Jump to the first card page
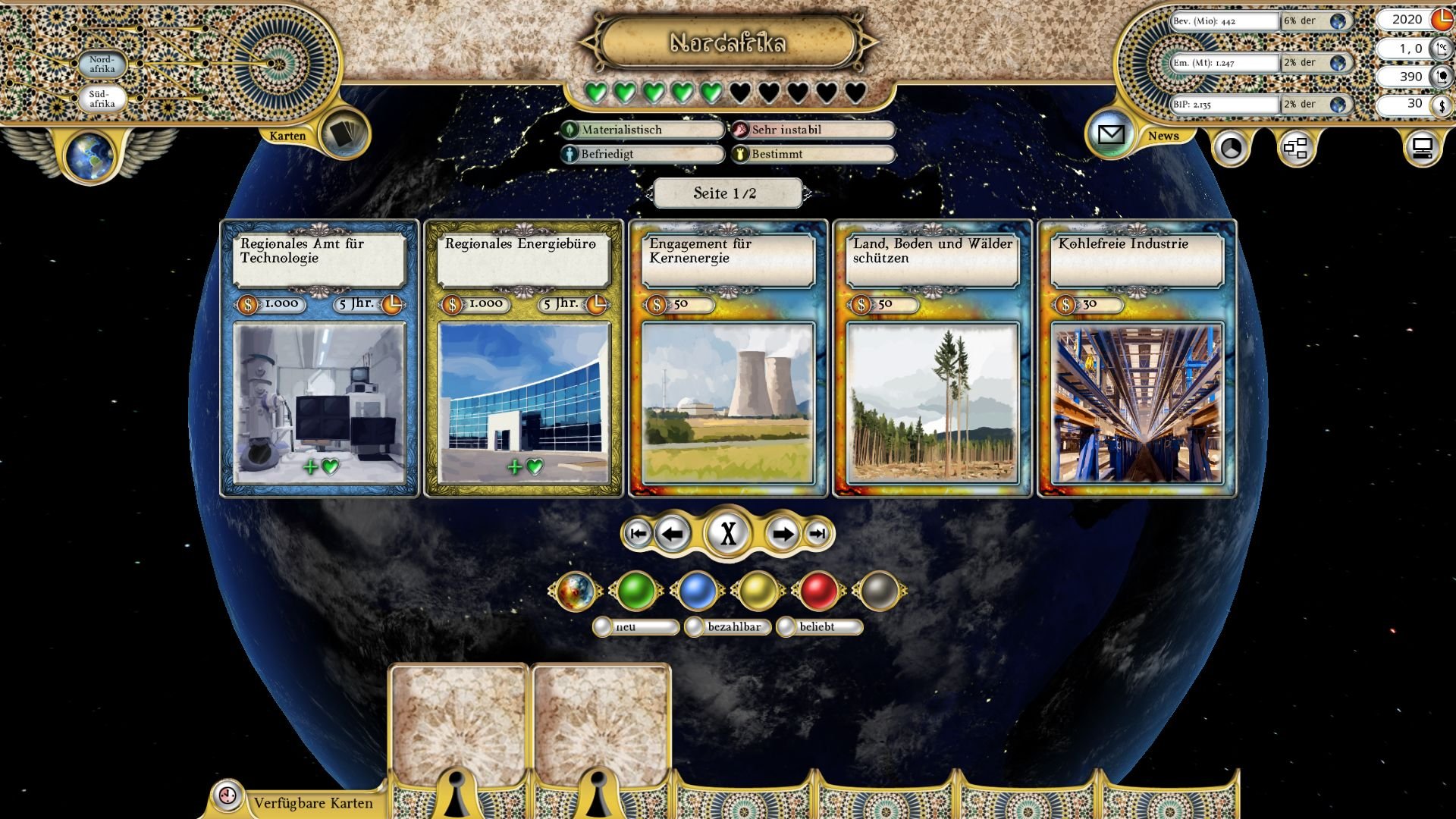This screenshot has height=819, width=1456. tap(638, 534)
